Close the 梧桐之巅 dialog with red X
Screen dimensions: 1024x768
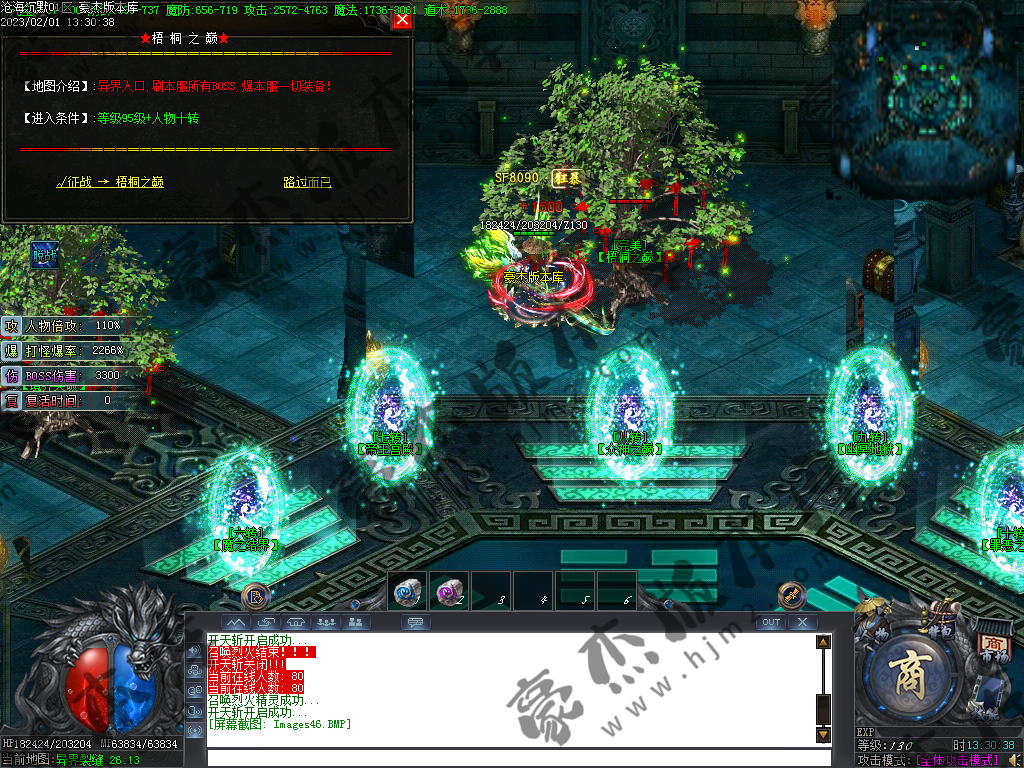[x=402, y=20]
